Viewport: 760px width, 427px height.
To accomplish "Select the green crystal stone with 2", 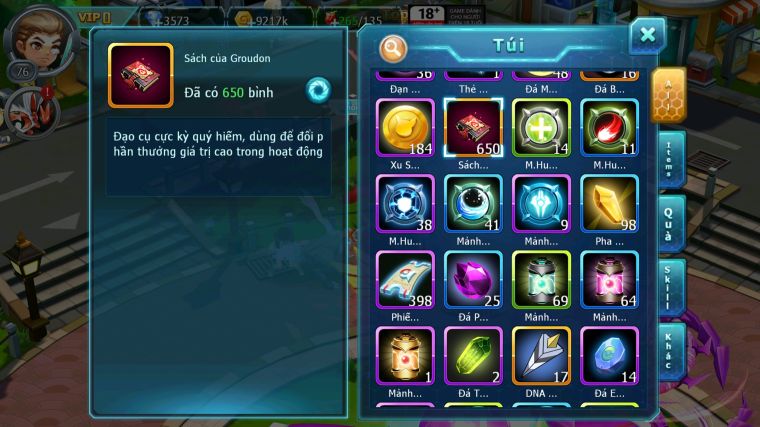I will click(x=473, y=356).
